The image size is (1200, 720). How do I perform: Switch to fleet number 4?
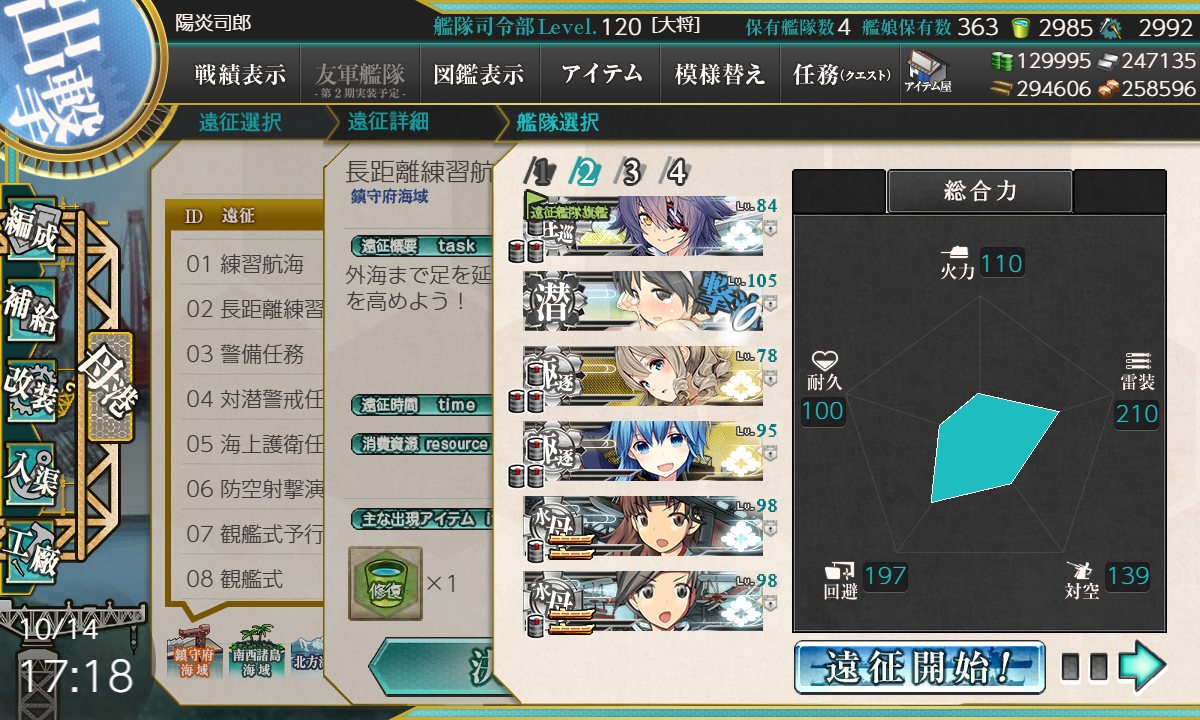[x=677, y=173]
